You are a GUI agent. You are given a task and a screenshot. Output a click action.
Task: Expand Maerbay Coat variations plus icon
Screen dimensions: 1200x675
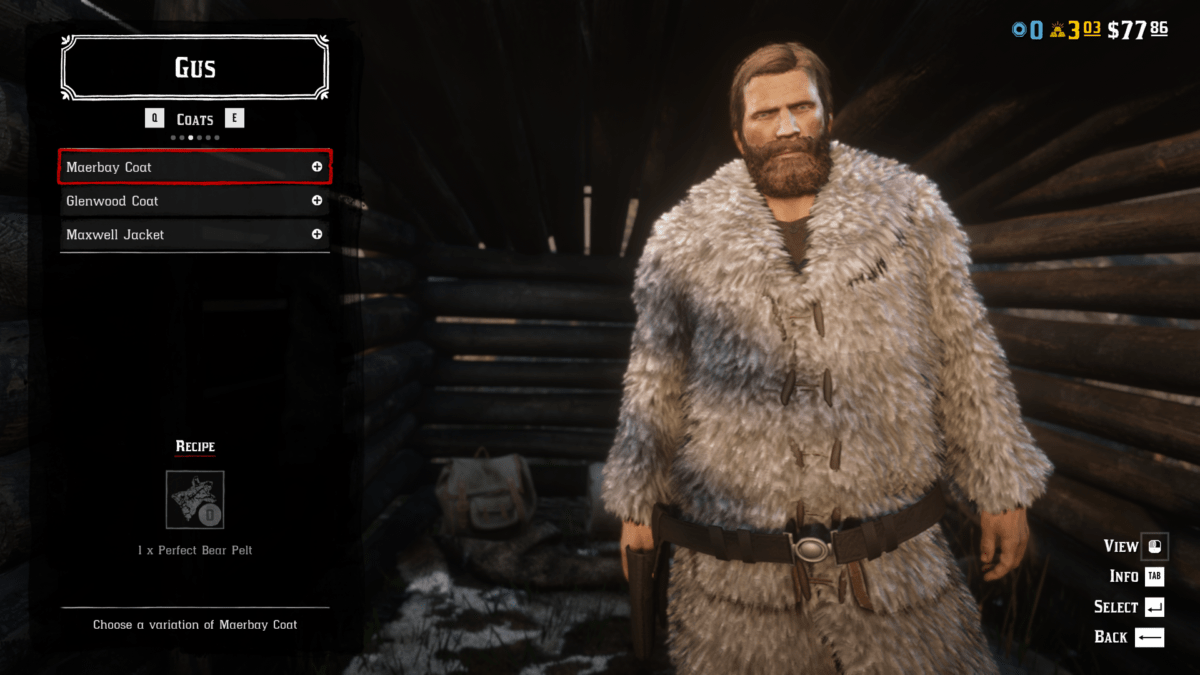click(x=317, y=167)
